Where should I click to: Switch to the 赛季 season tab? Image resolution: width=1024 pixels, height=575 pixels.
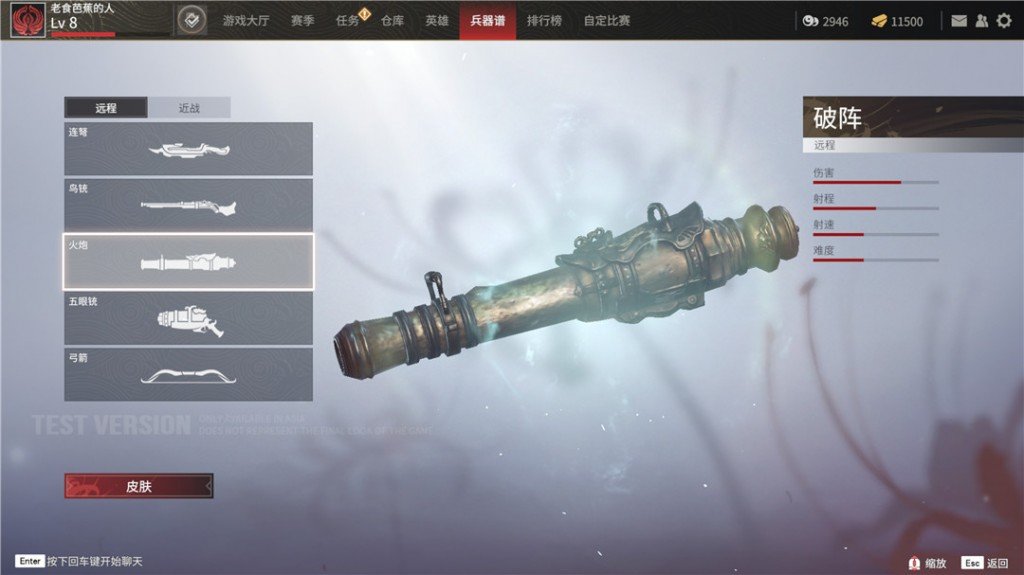click(303, 20)
